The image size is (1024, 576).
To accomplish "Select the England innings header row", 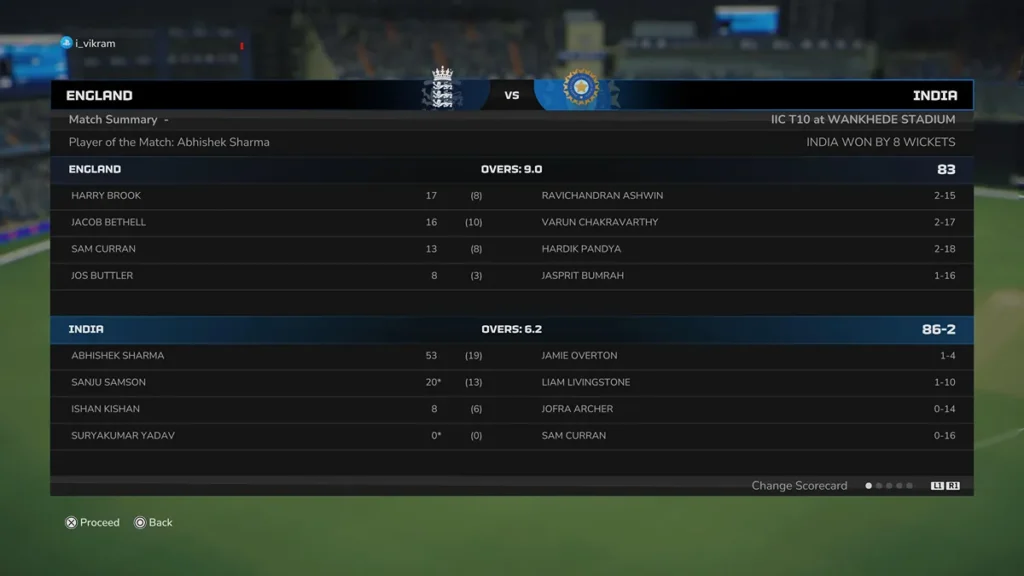I will pyautogui.click(x=511, y=169).
